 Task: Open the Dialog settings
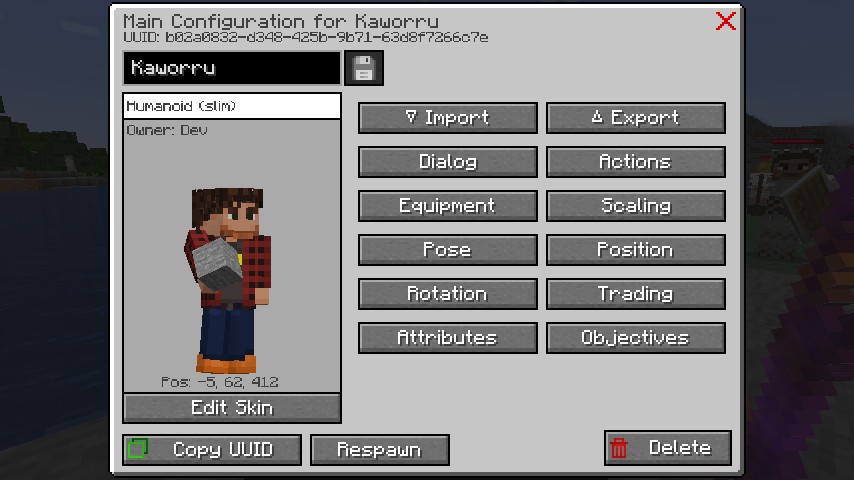click(447, 162)
